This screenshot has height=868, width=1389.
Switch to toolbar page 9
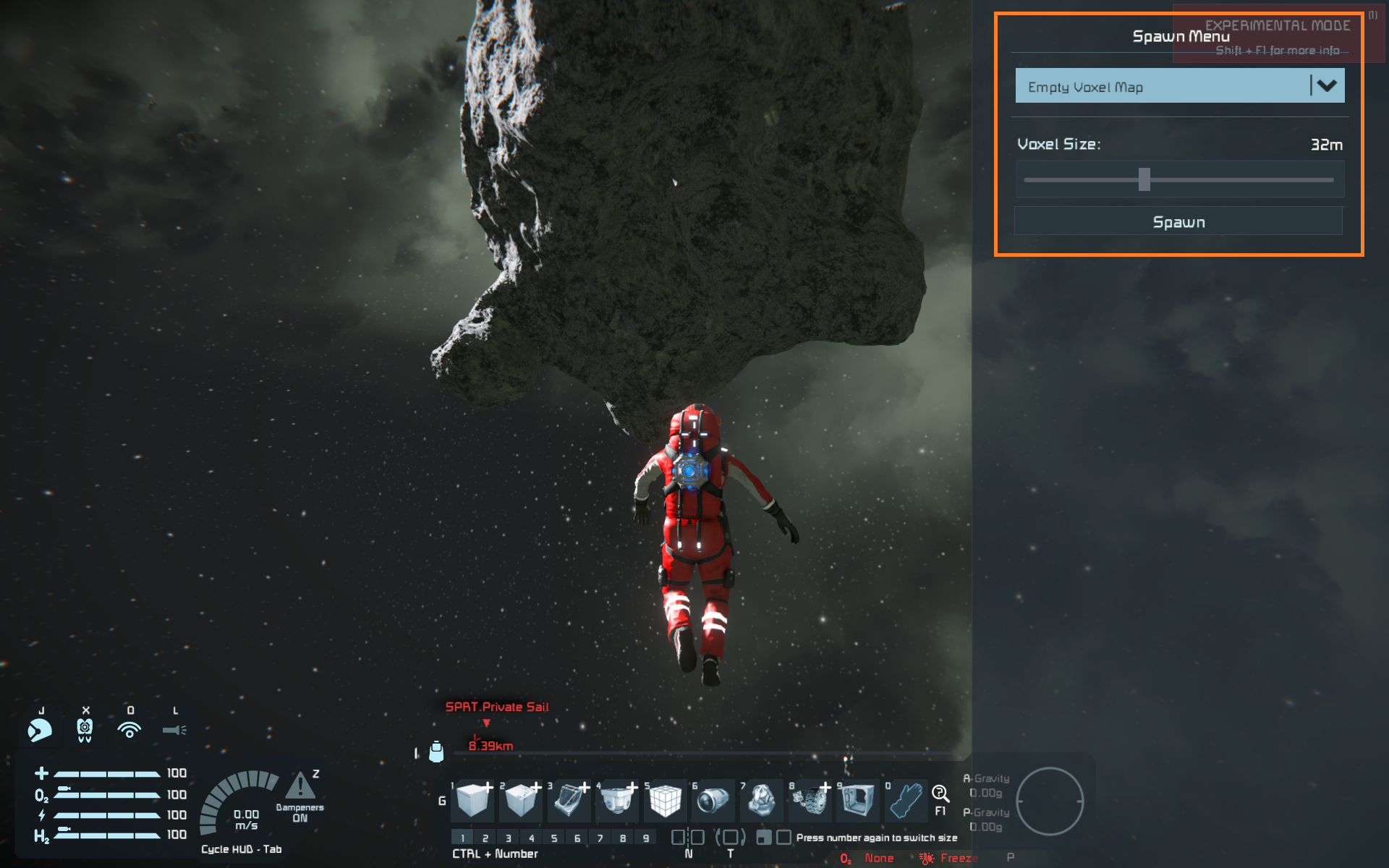646,838
